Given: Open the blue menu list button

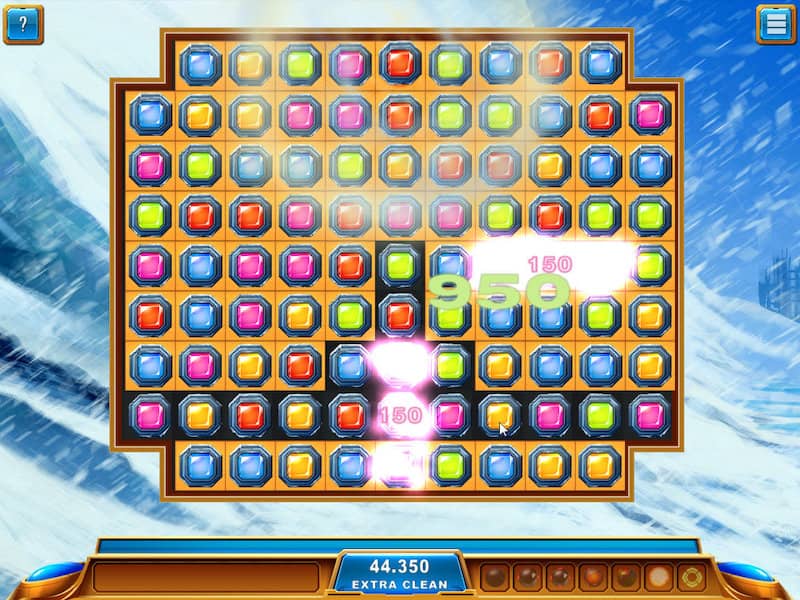Looking at the screenshot, I should click(775, 24).
